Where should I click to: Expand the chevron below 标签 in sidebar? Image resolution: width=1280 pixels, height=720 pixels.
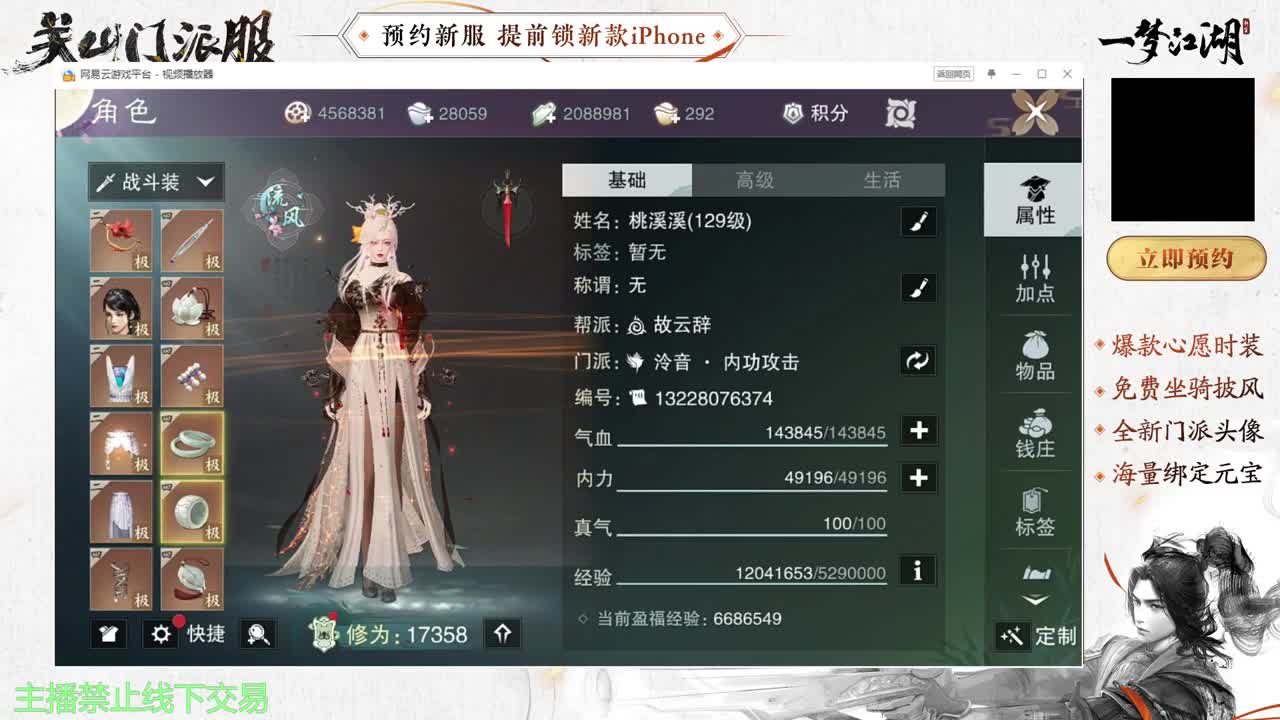[1035, 597]
